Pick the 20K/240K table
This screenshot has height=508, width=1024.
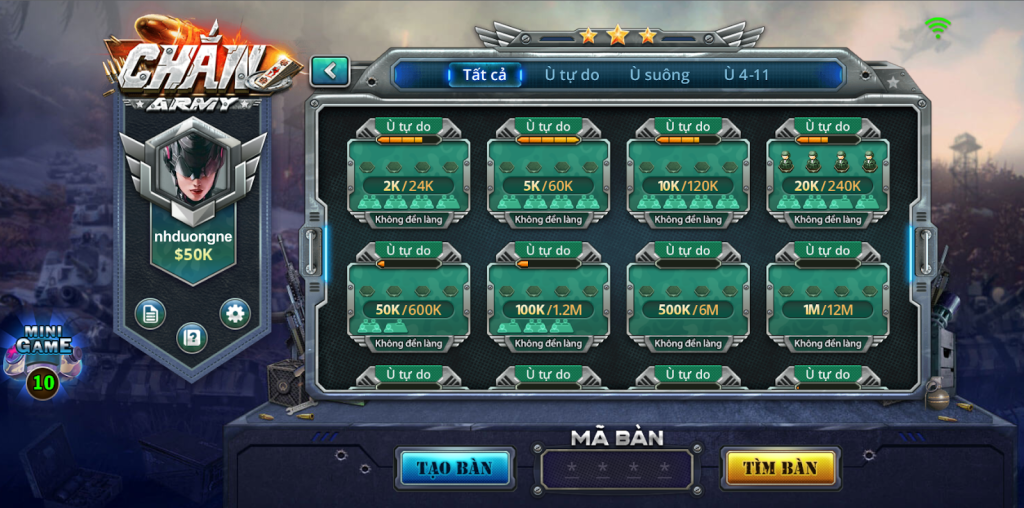pyautogui.click(x=828, y=176)
